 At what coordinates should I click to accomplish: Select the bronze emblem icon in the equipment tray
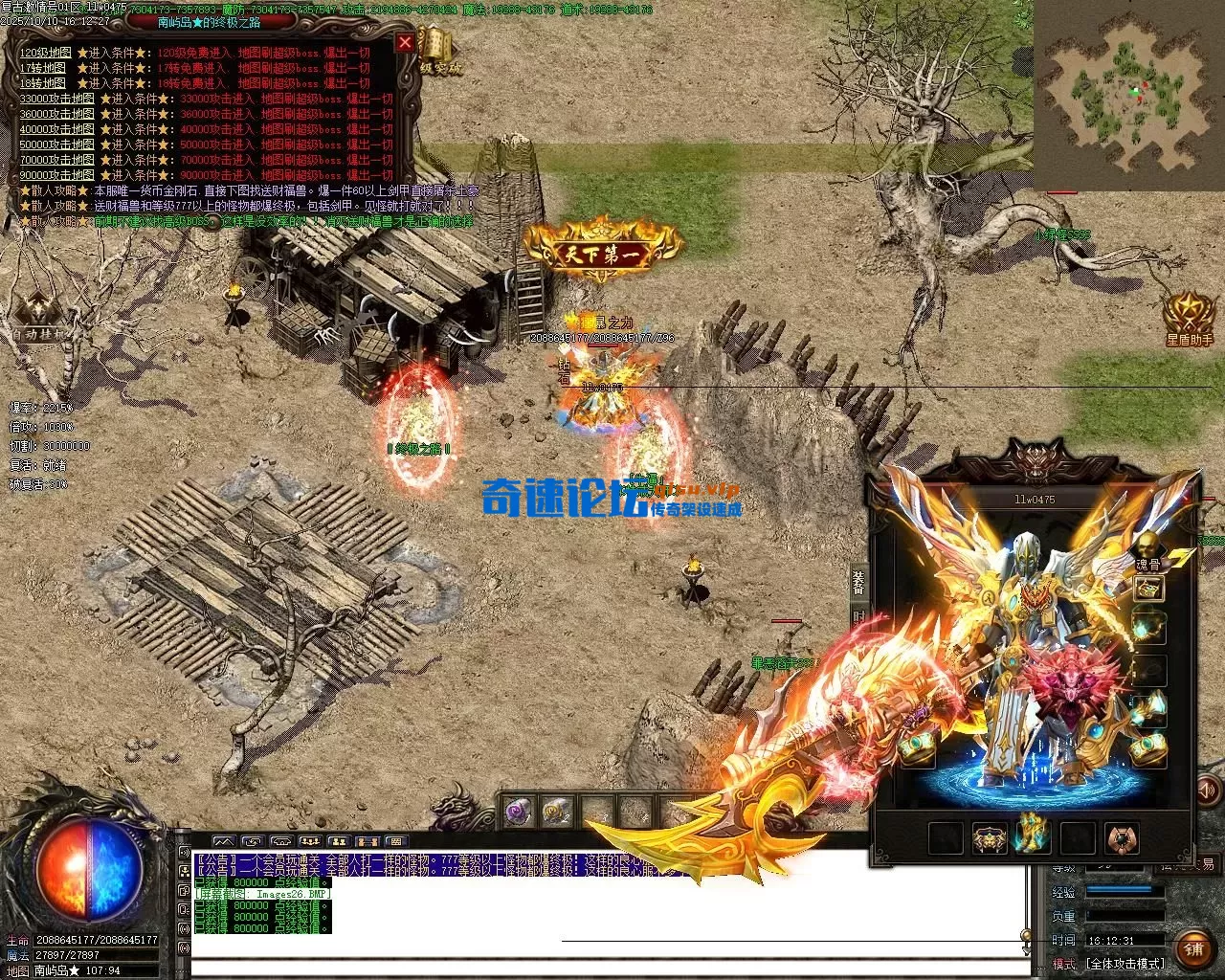point(1121,837)
